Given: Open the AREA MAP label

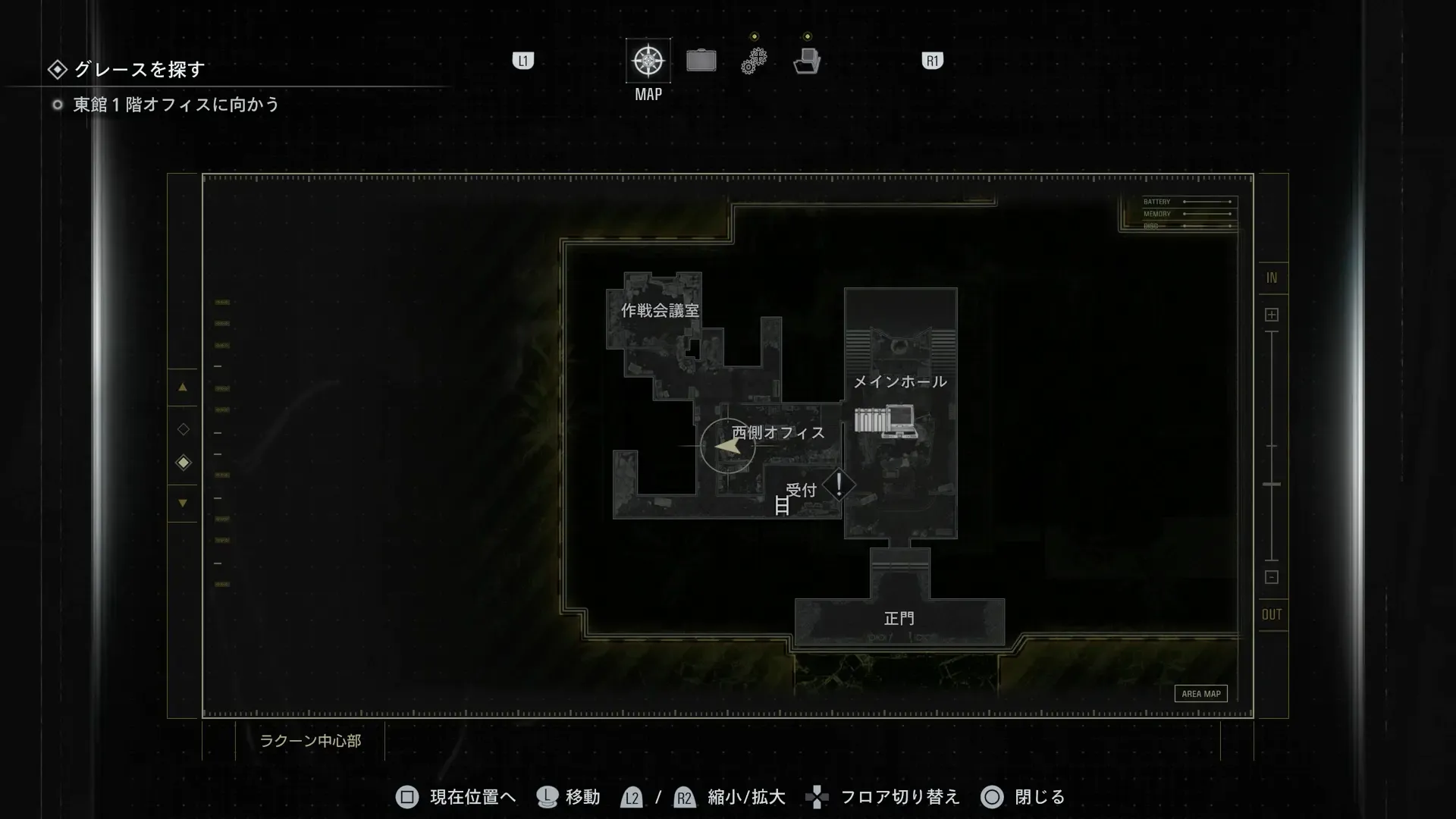Looking at the screenshot, I should coord(1200,693).
